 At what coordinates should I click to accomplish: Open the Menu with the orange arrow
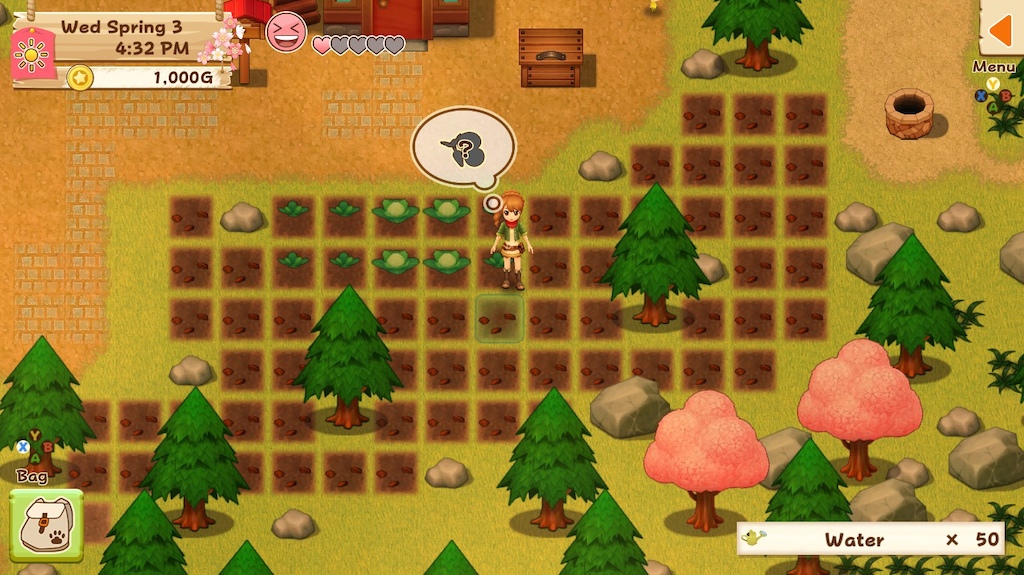tap(1001, 31)
